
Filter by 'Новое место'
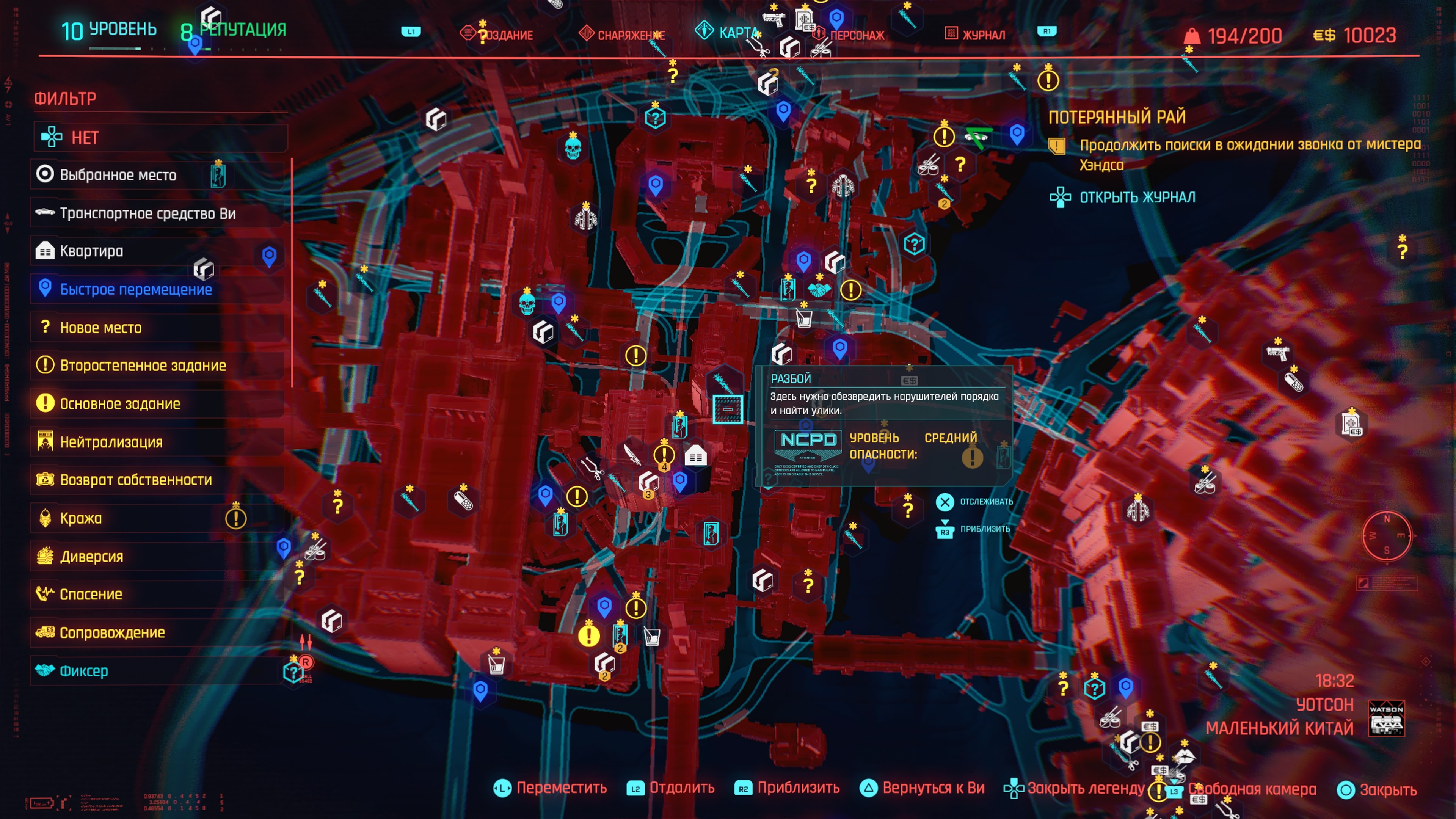[100, 327]
